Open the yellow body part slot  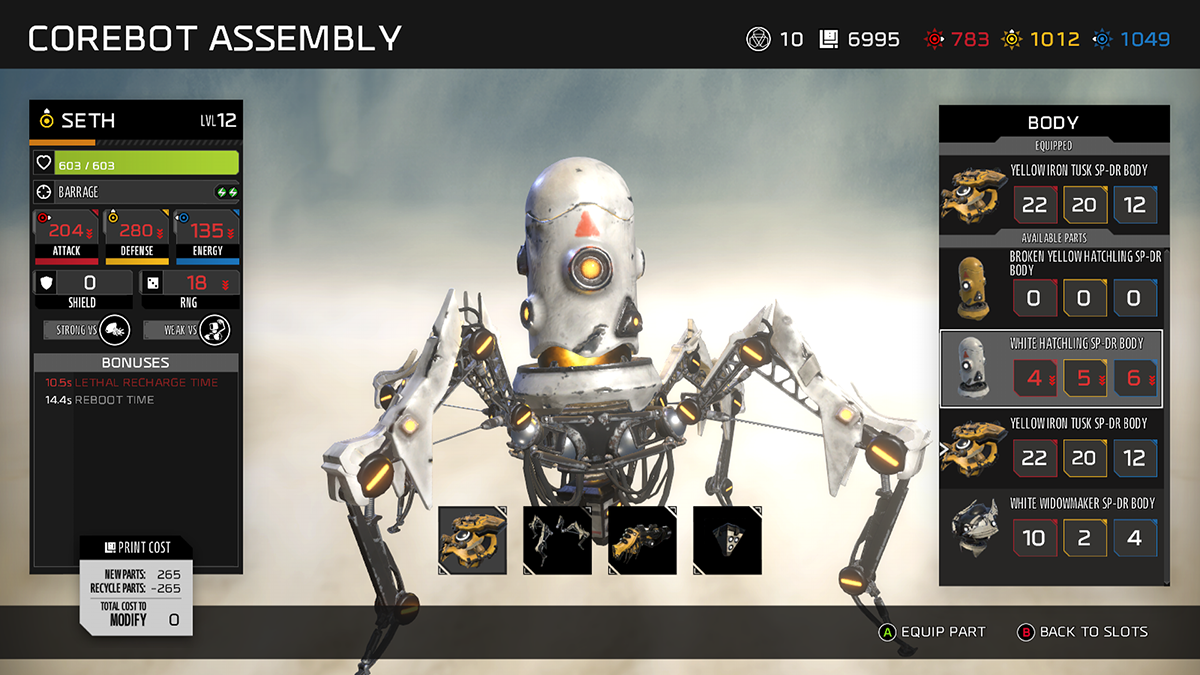[x=472, y=540]
